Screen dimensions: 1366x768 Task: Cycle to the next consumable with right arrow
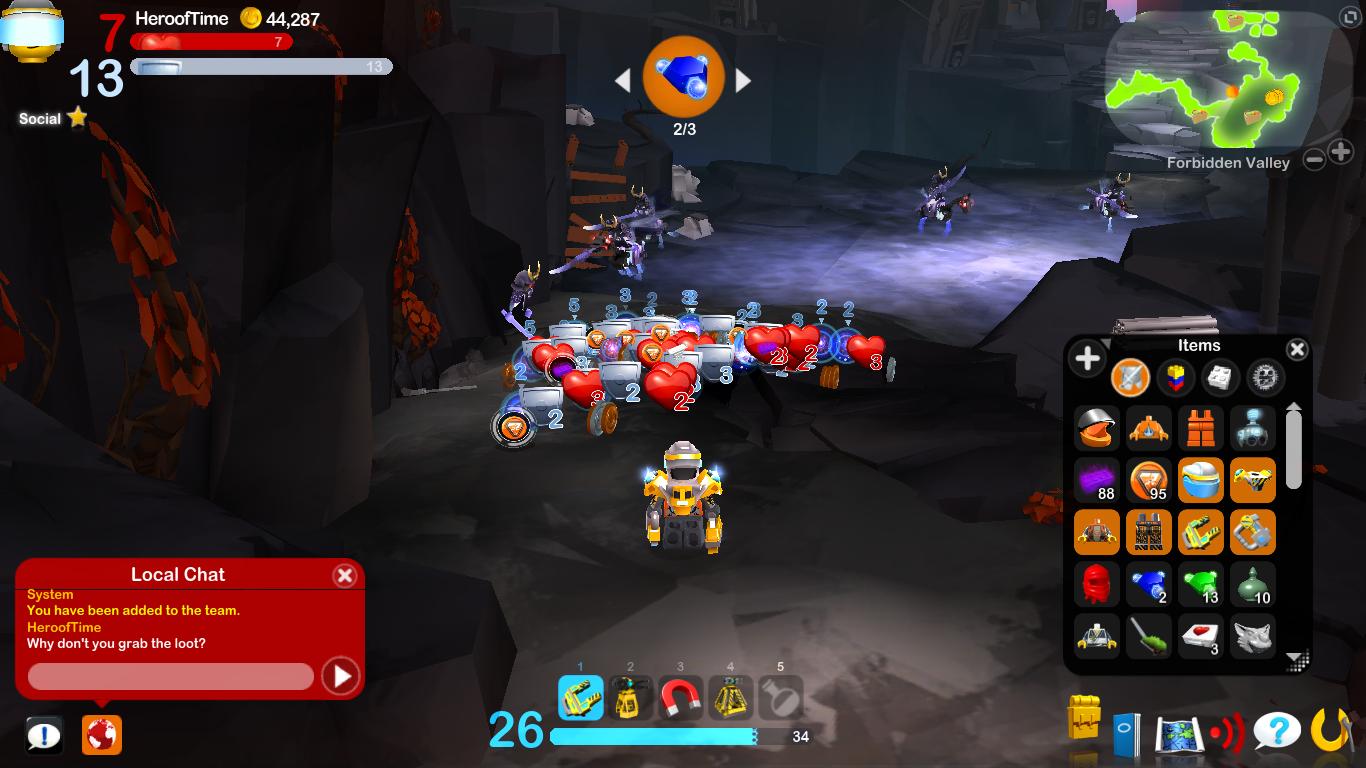tap(743, 80)
